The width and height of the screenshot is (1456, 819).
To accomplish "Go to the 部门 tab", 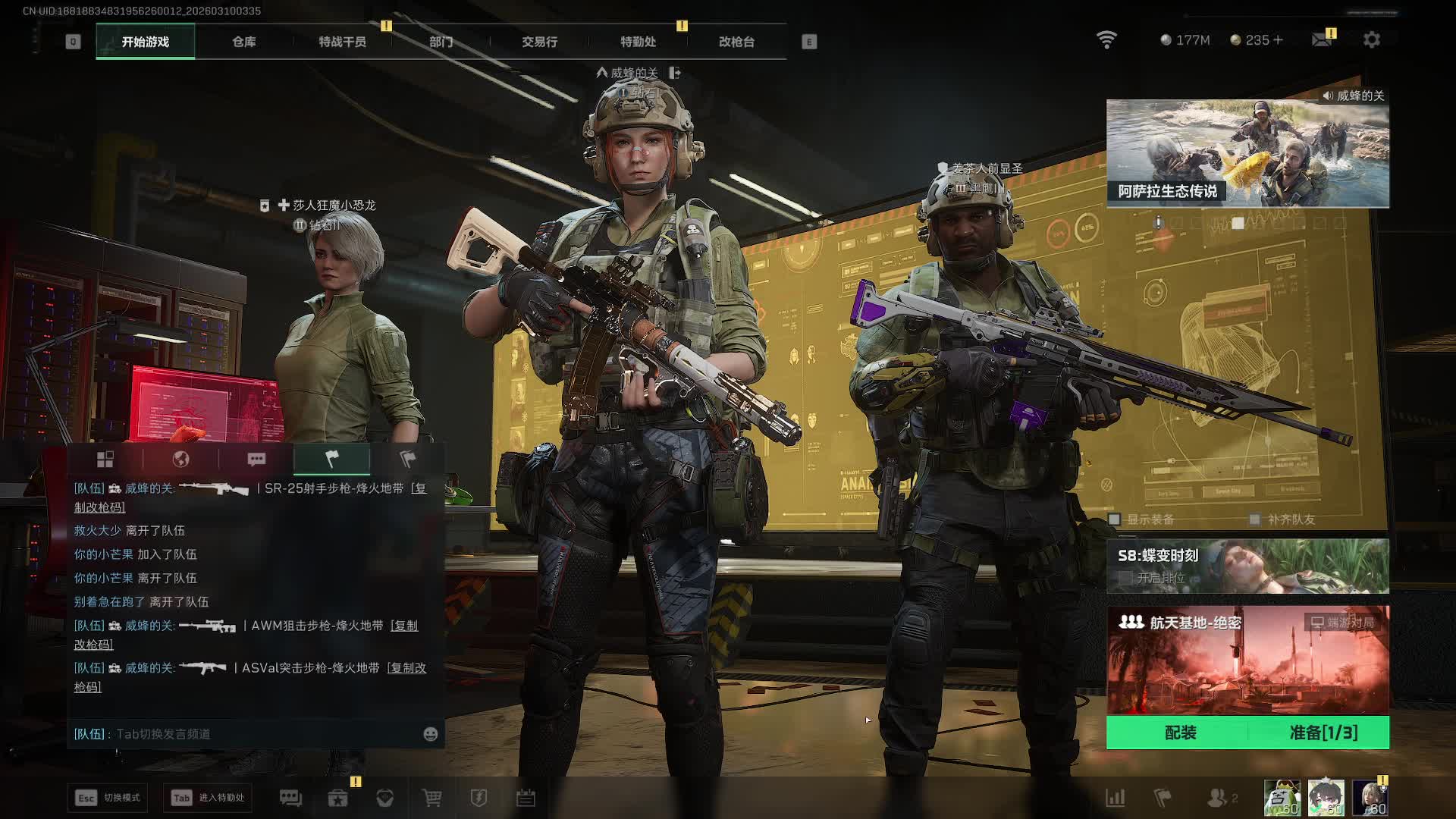I will (441, 42).
